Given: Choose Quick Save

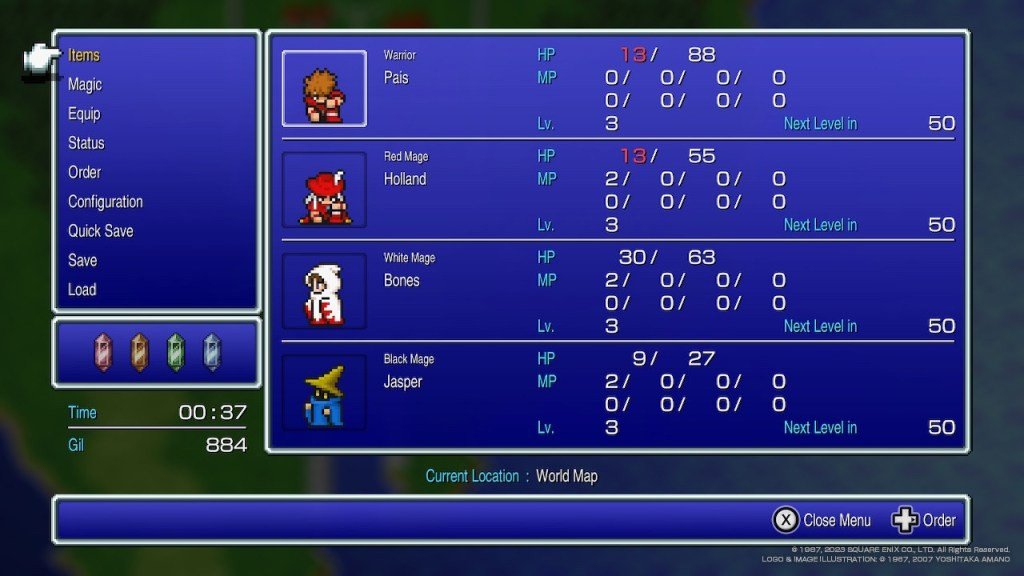Looking at the screenshot, I should [x=100, y=231].
